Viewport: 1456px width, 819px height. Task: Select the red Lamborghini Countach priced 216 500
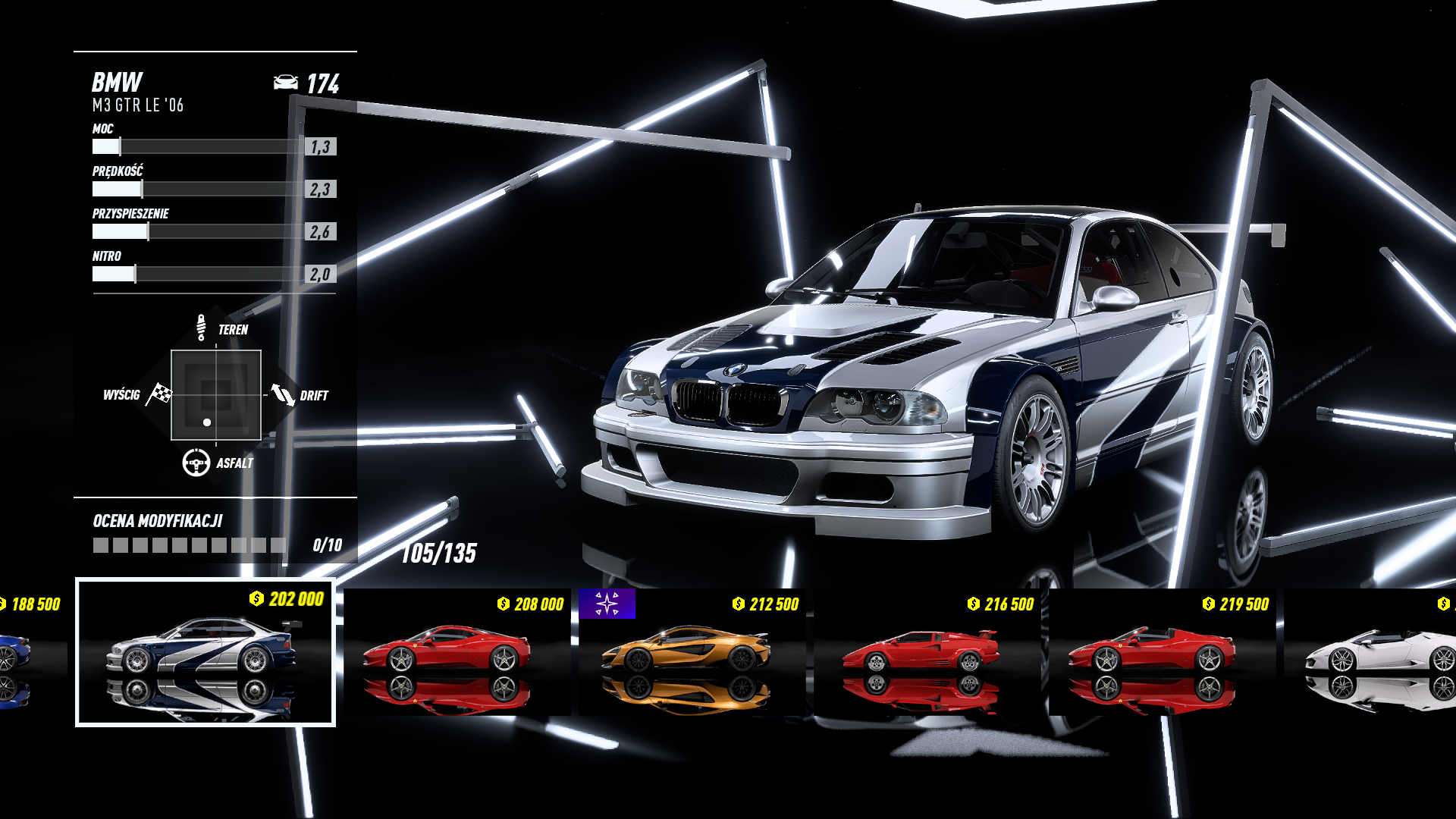(927, 652)
